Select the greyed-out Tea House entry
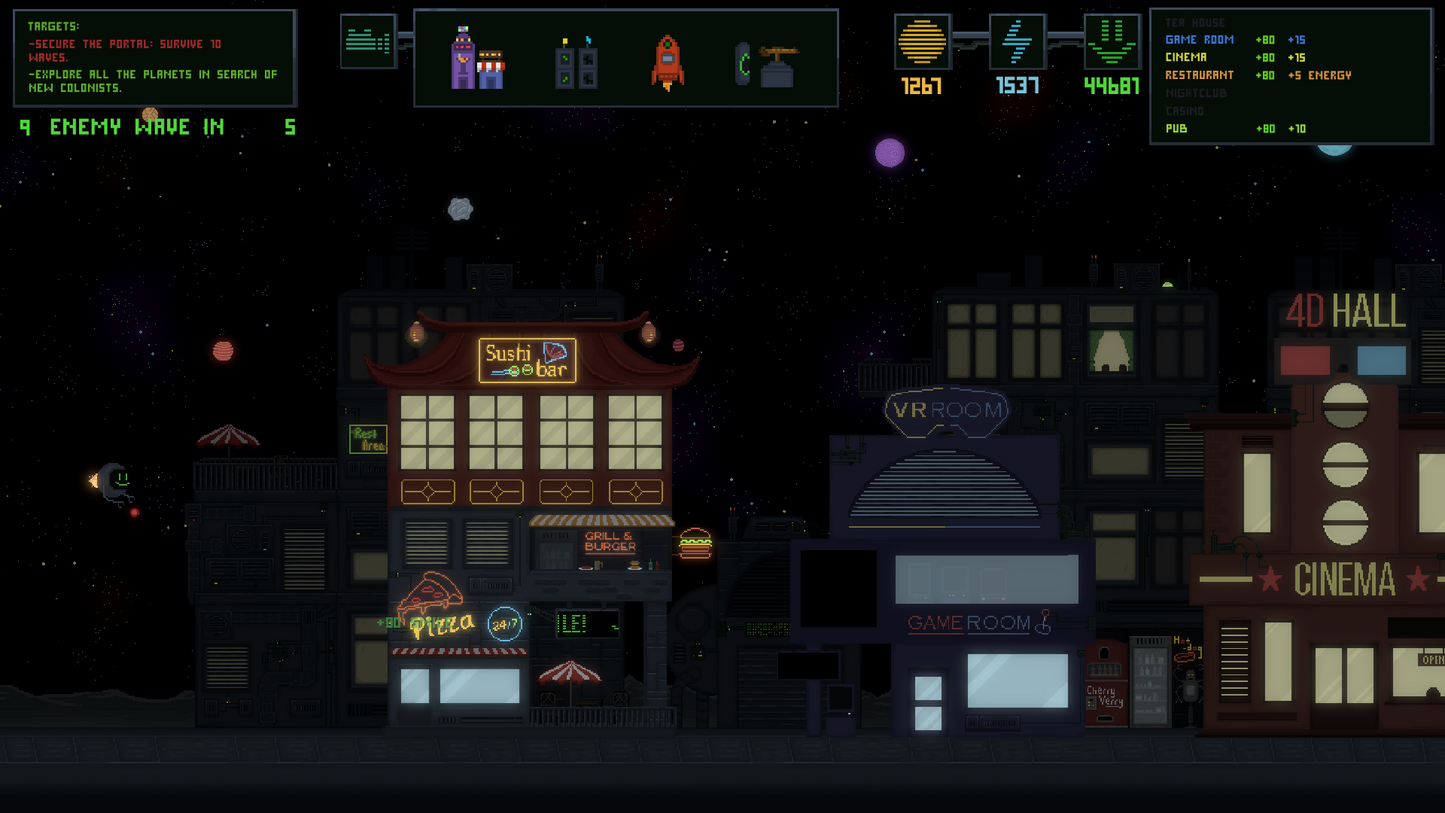This screenshot has height=813, width=1445. click(1194, 23)
